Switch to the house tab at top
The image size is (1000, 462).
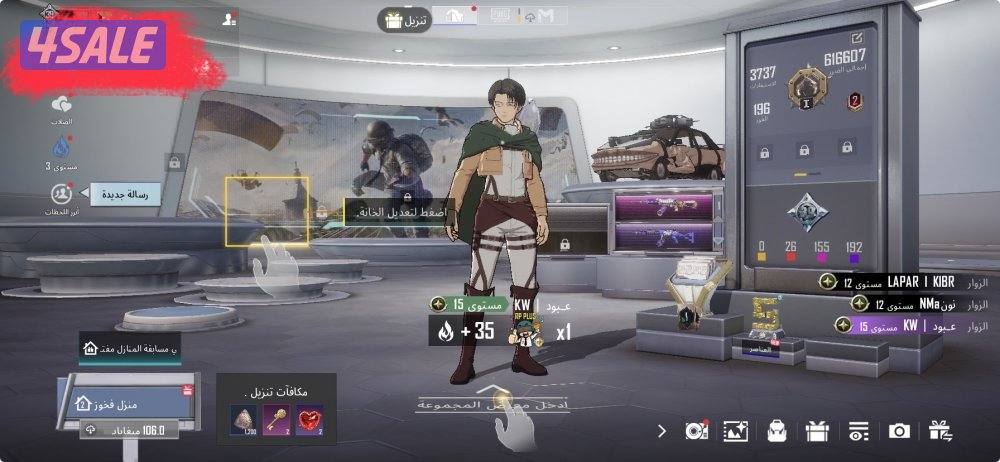pyautogui.click(x=453, y=16)
